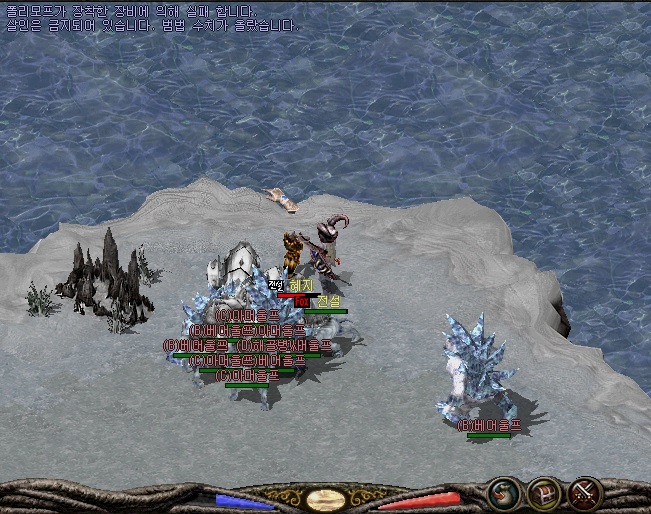Open the treasure chest inventory button
The height and width of the screenshot is (514, 651).
click(543, 492)
